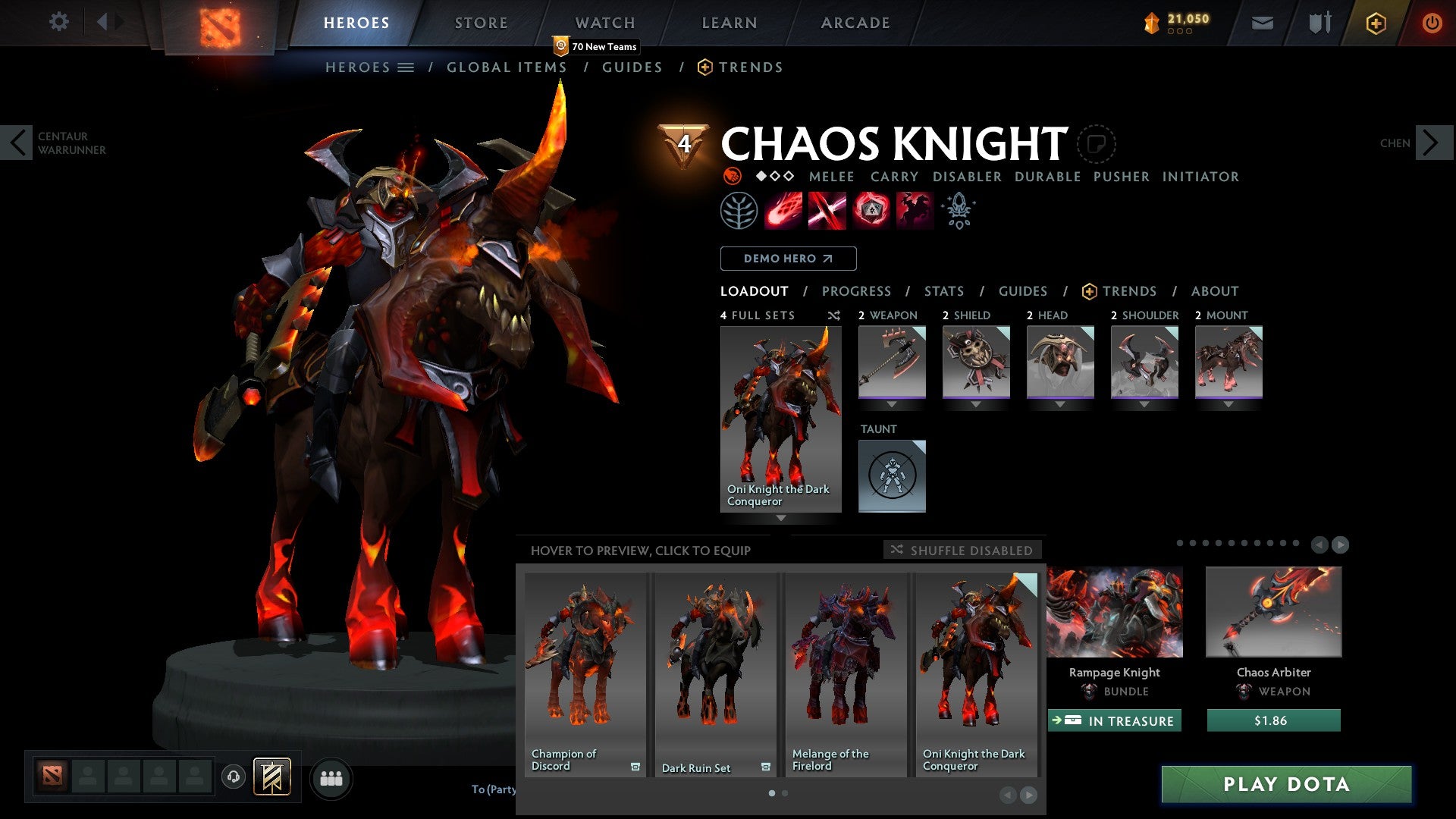The image size is (1456, 819).
Task: Launch Demo Hero mode
Action: pyautogui.click(x=788, y=259)
